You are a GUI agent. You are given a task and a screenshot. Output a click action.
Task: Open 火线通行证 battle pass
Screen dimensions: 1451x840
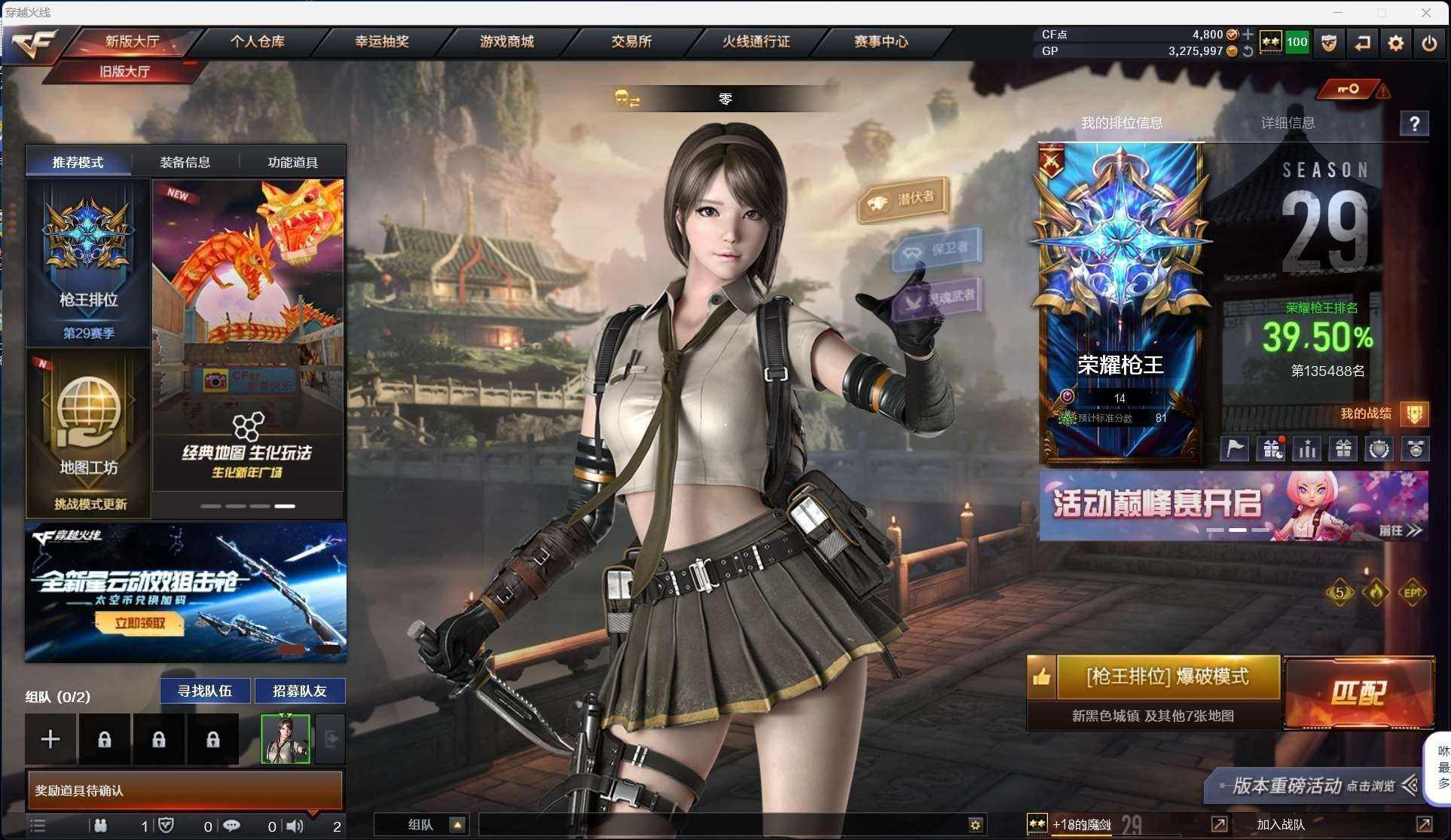756,41
